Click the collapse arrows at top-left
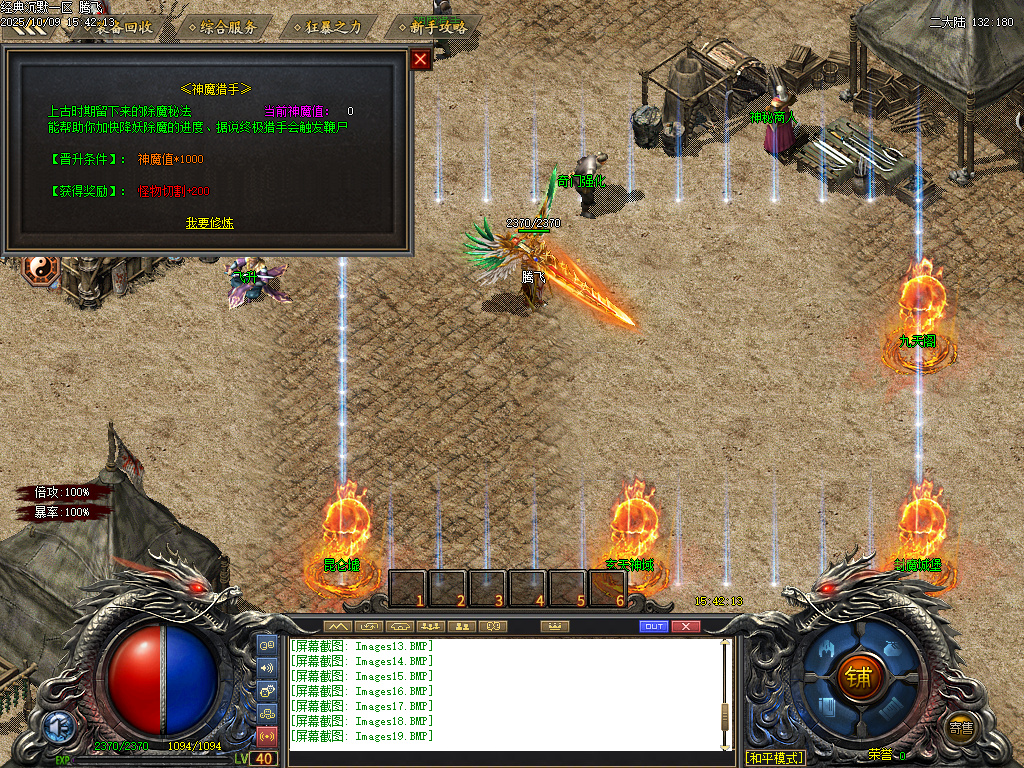 (28, 30)
